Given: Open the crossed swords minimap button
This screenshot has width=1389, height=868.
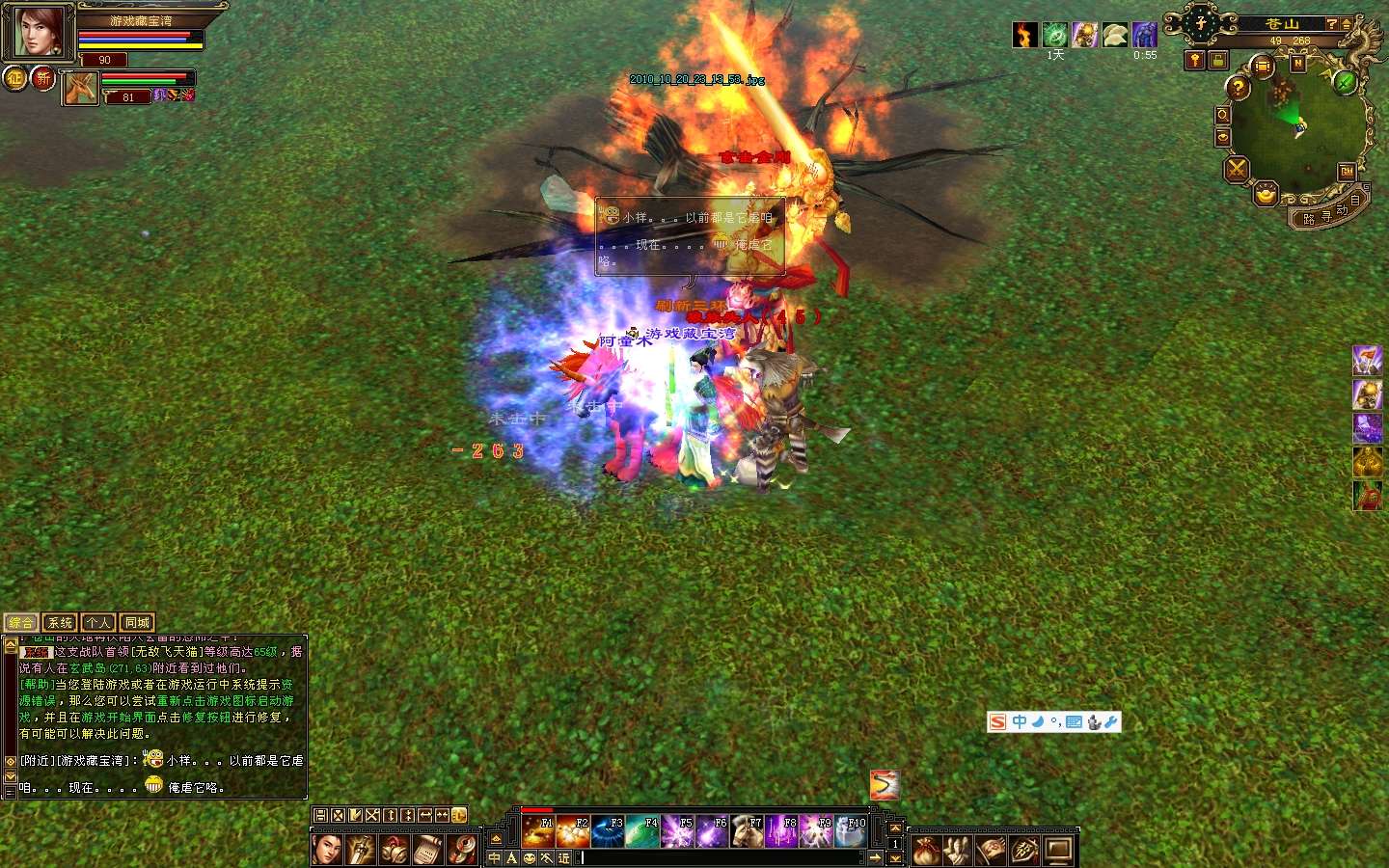Looking at the screenshot, I should [1237, 171].
